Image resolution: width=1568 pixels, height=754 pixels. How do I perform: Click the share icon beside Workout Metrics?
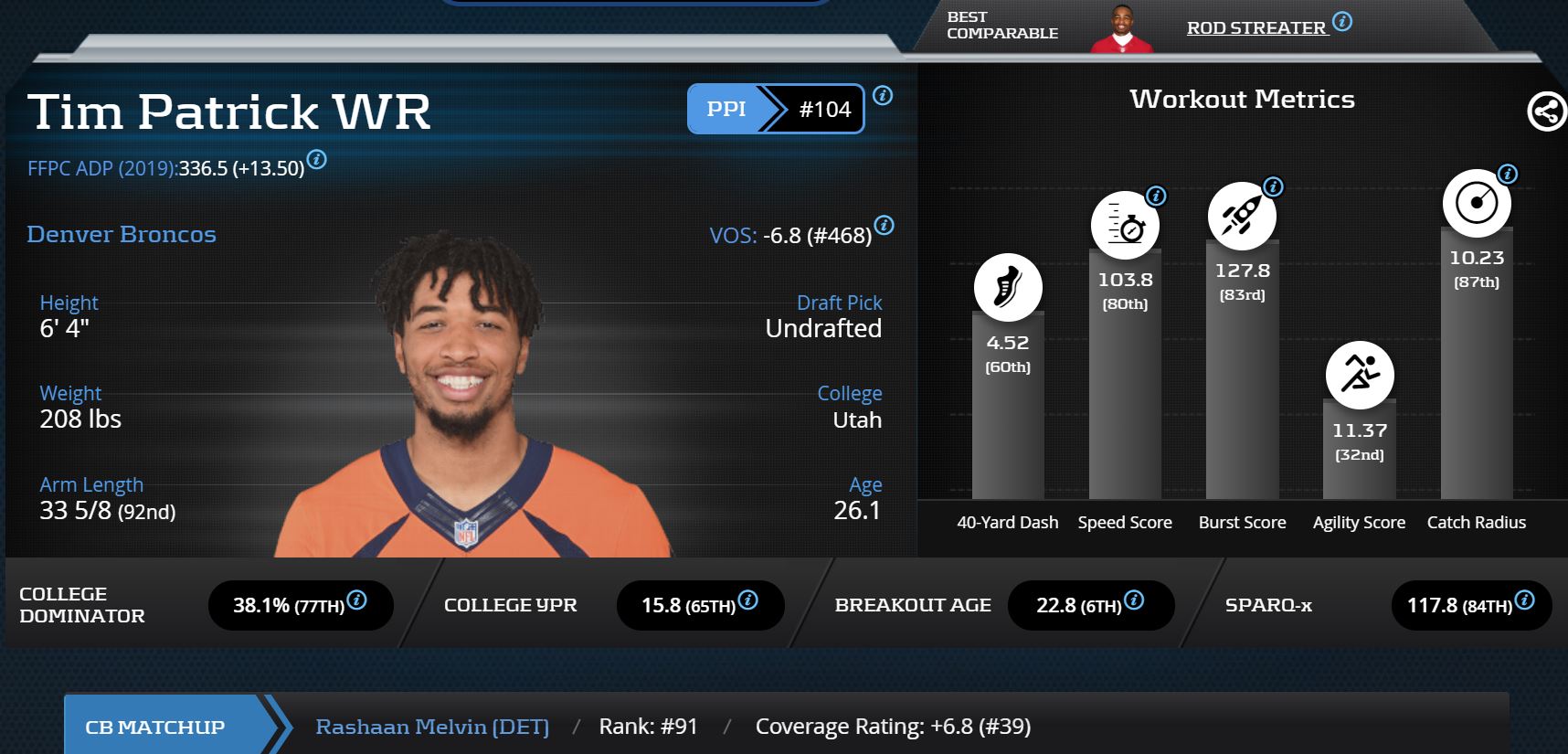coord(1546,112)
